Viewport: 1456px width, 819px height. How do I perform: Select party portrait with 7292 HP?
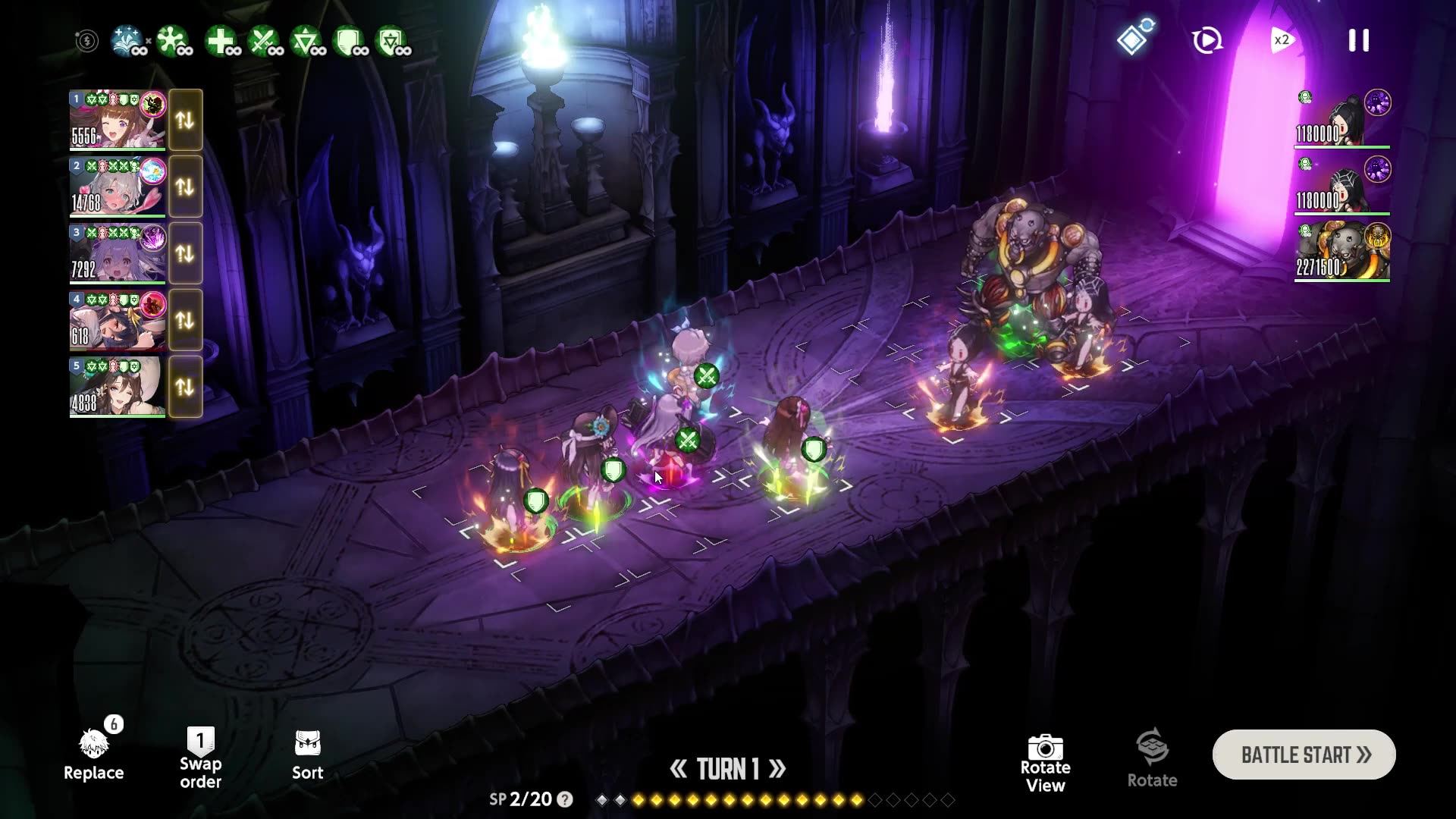click(x=118, y=254)
